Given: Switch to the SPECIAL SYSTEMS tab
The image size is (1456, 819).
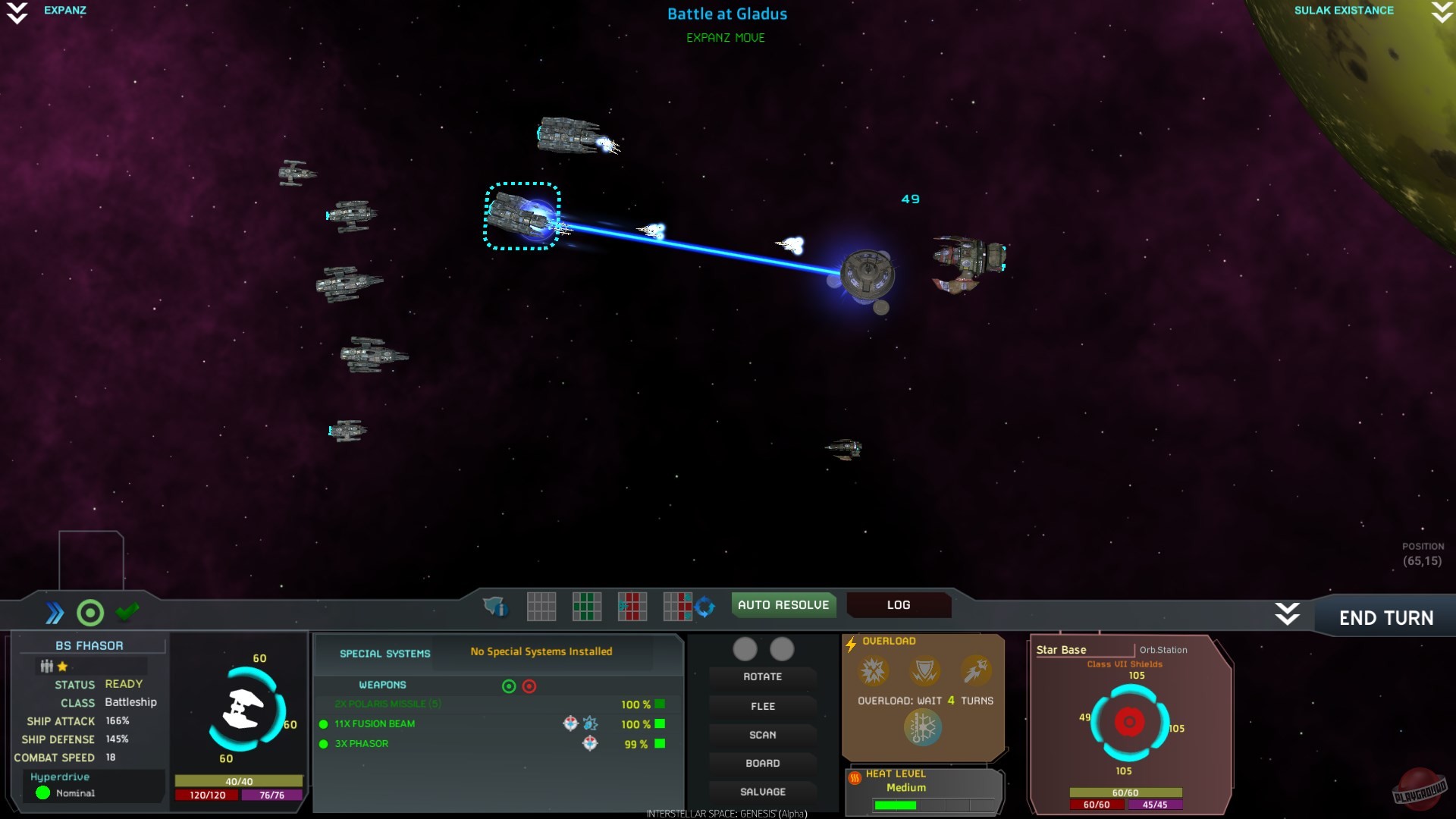Looking at the screenshot, I should coord(384,653).
